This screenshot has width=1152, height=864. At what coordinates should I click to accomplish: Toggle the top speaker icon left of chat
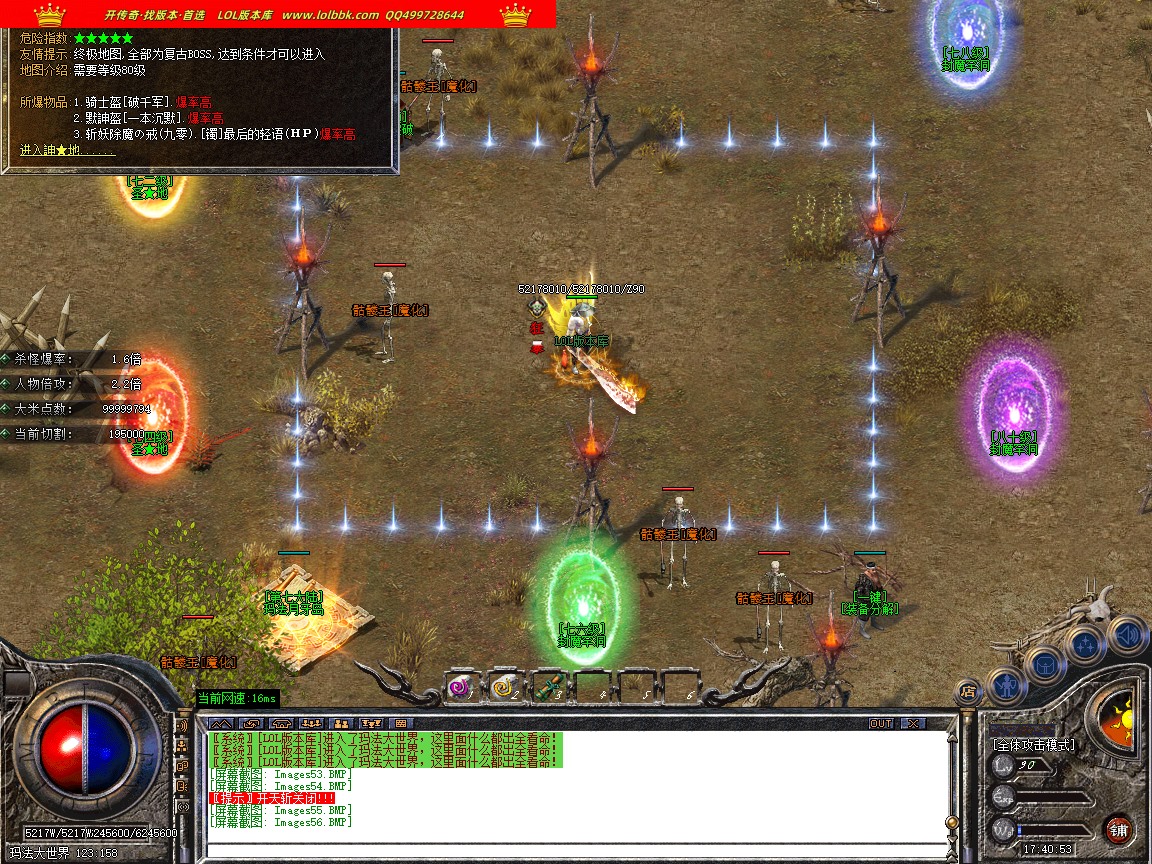point(183,725)
